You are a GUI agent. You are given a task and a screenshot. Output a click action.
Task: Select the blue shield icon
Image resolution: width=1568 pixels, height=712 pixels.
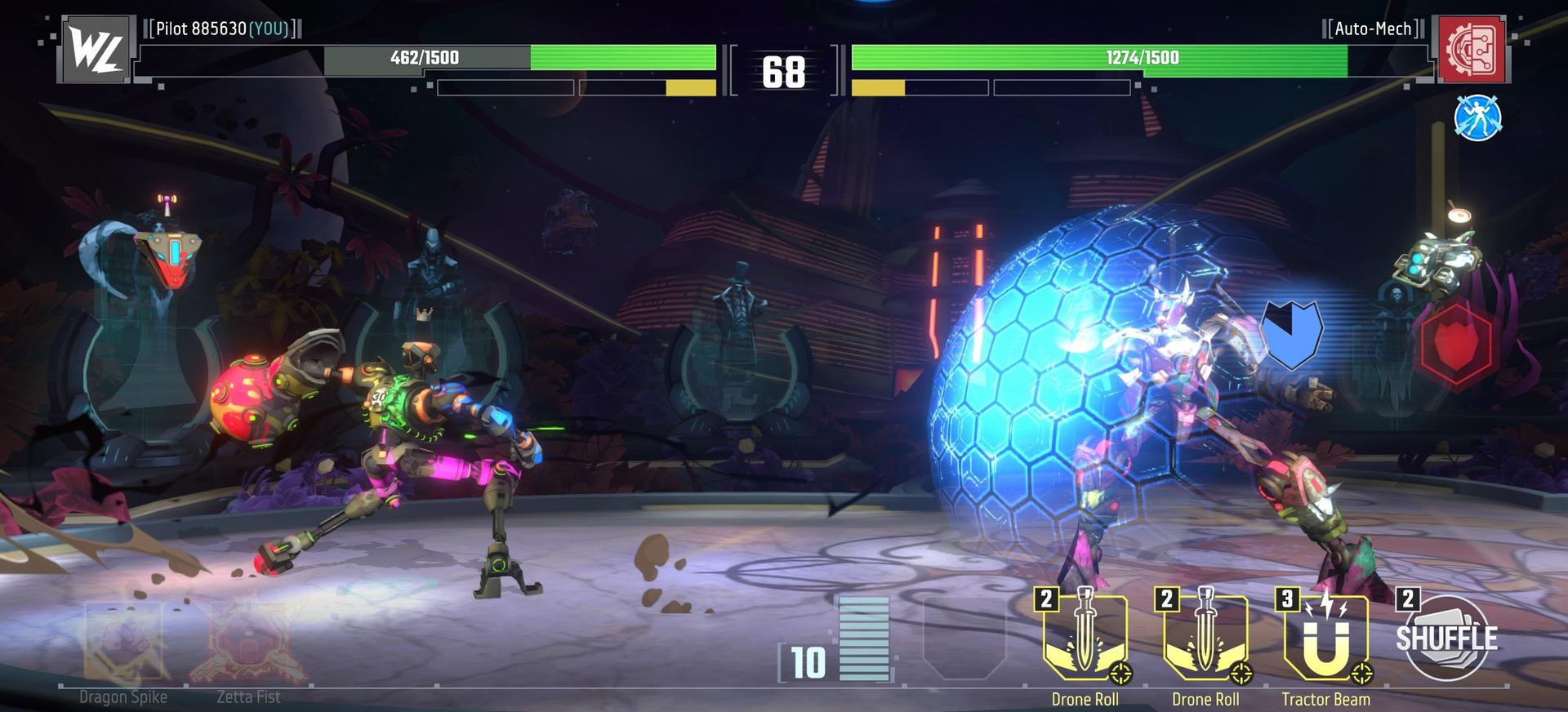pos(1290,334)
